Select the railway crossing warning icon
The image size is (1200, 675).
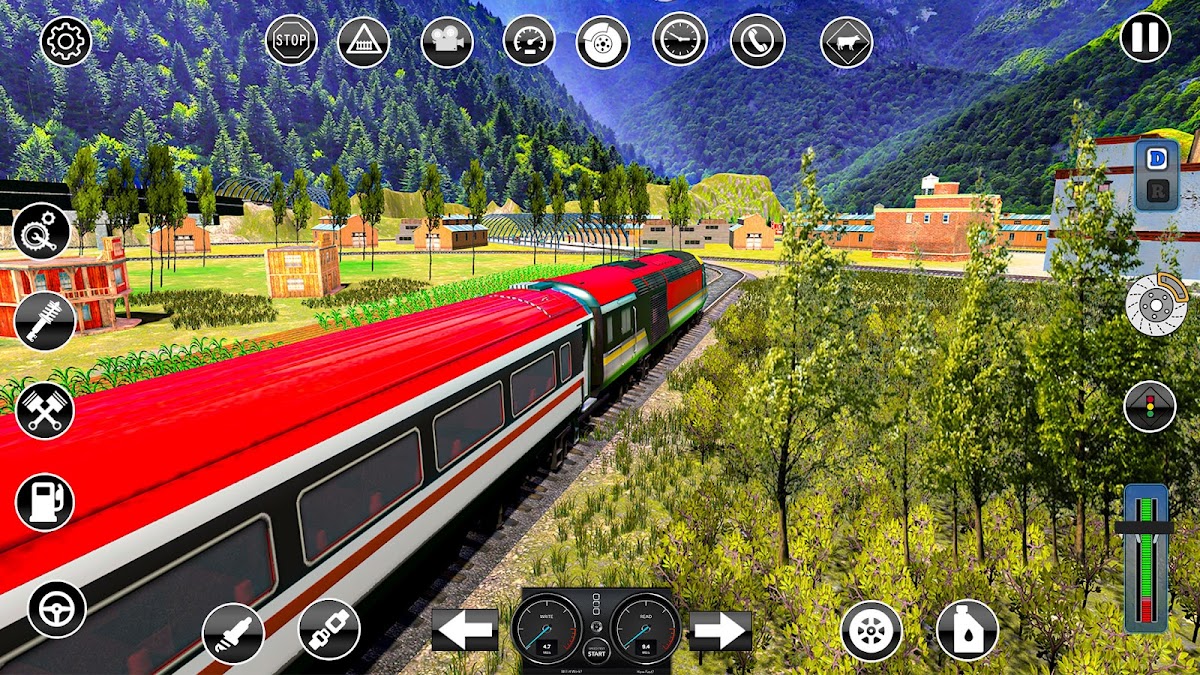tap(363, 41)
